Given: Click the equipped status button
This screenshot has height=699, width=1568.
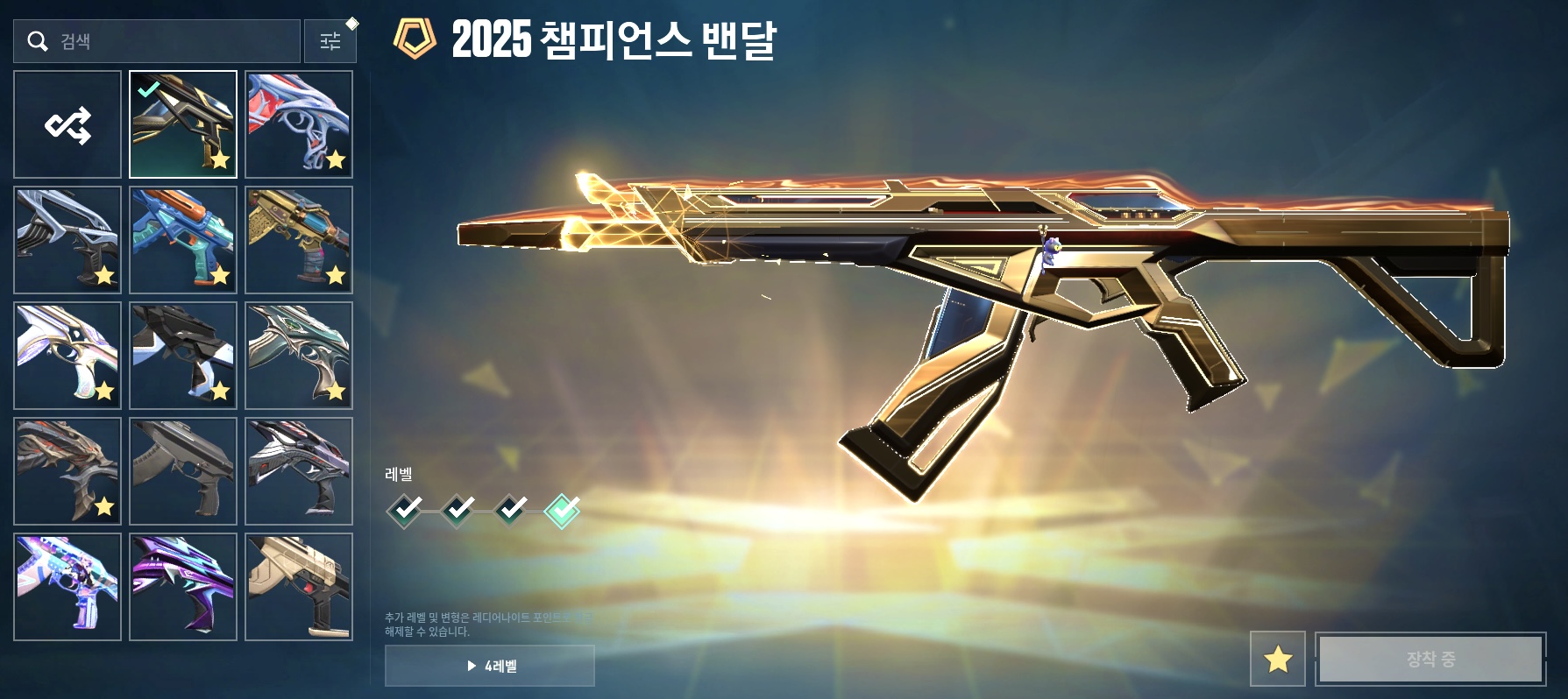Looking at the screenshot, I should (x=1430, y=659).
